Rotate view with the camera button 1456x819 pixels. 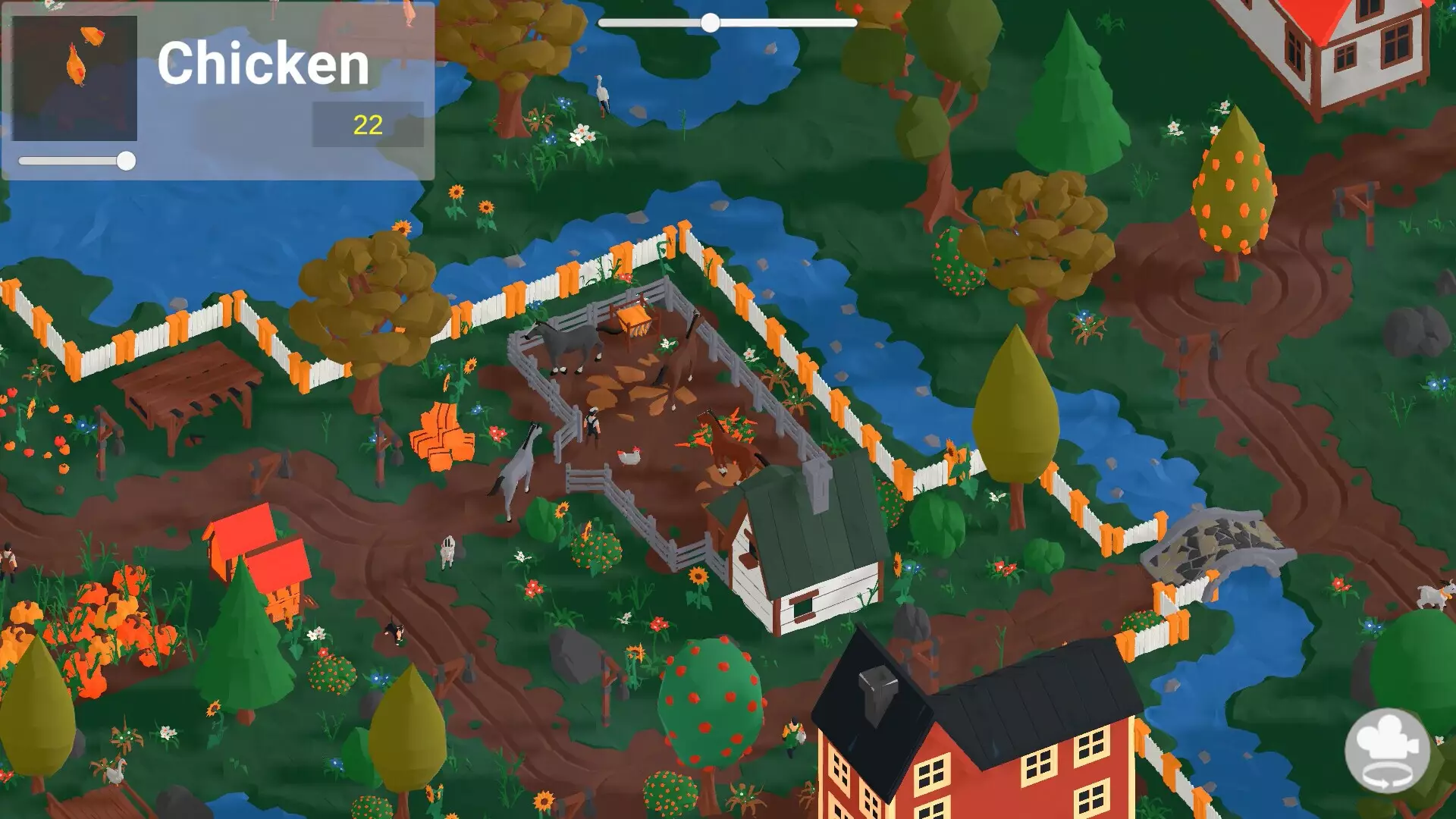pos(1387,751)
